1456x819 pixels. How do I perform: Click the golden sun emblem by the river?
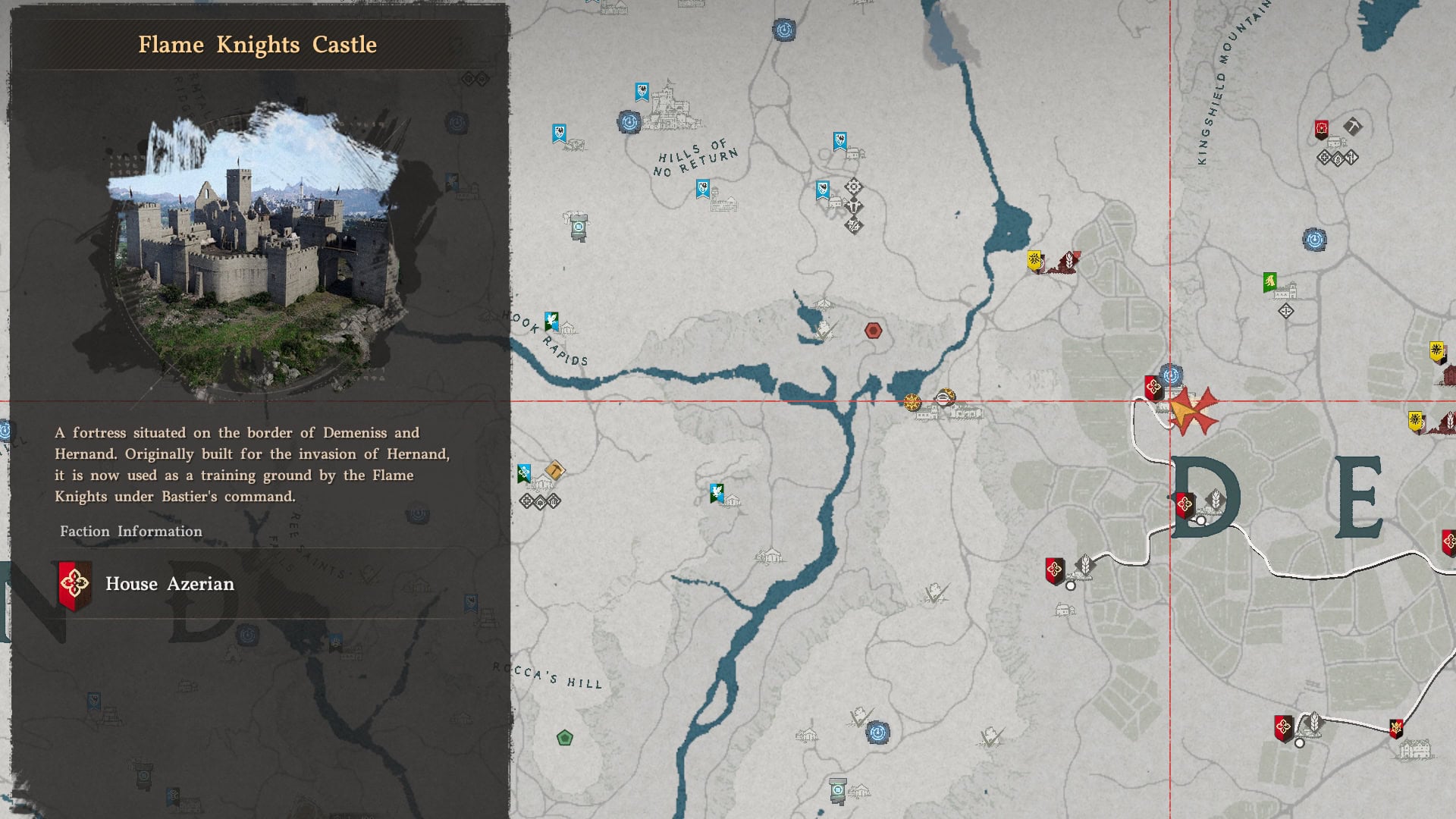[912, 402]
